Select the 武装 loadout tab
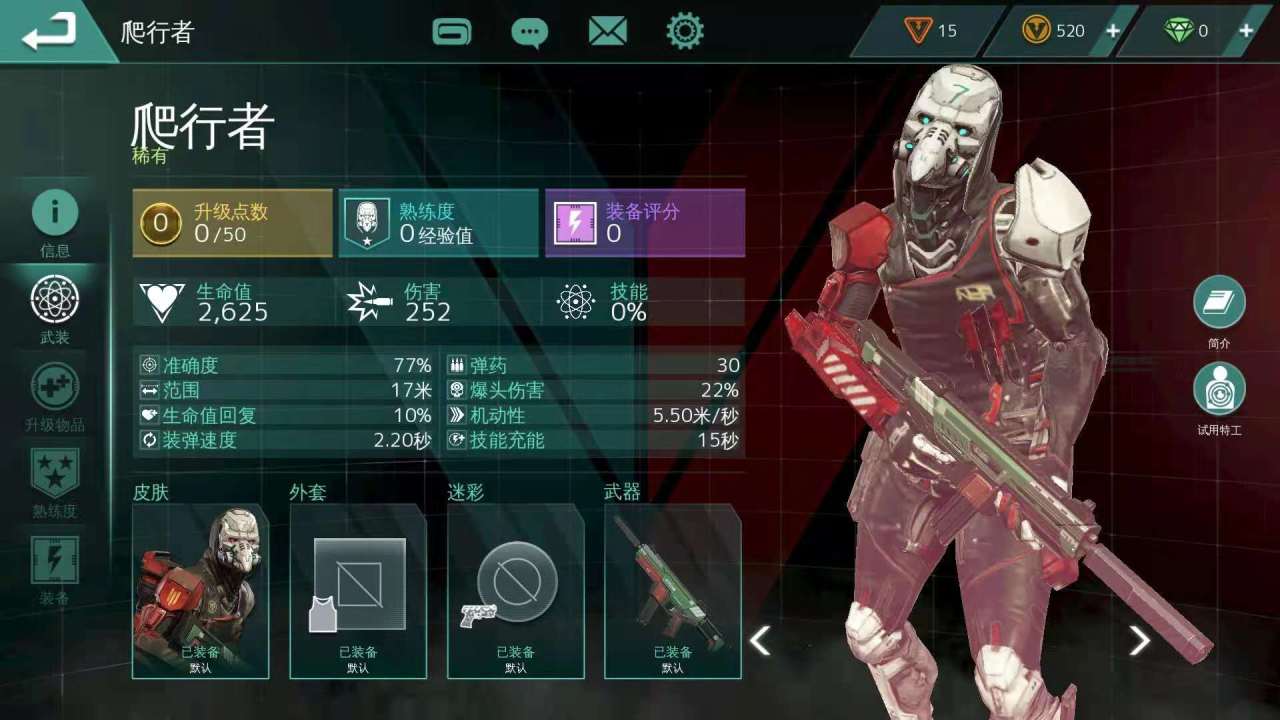 pyautogui.click(x=55, y=308)
